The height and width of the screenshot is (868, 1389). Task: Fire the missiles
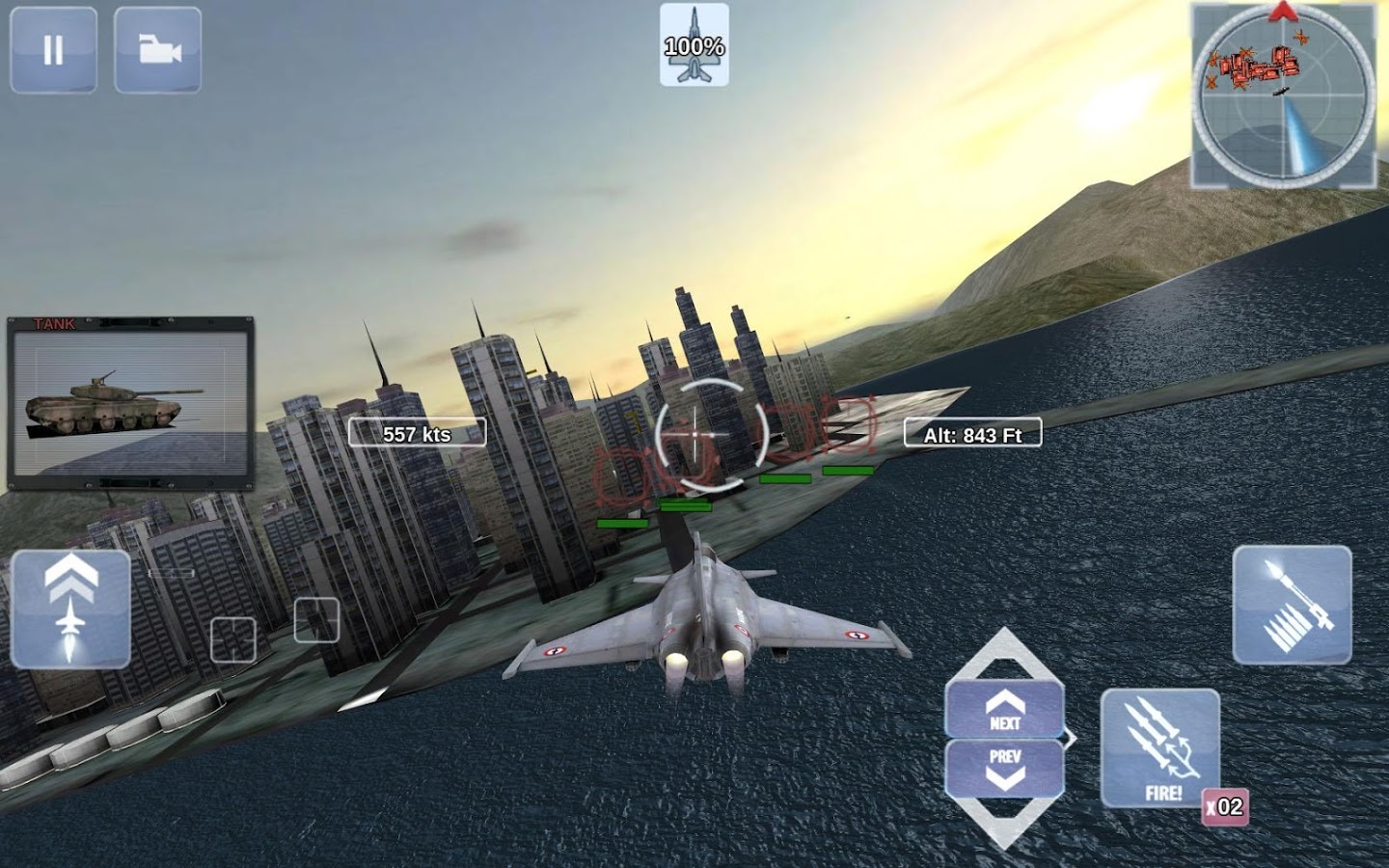coord(1160,748)
